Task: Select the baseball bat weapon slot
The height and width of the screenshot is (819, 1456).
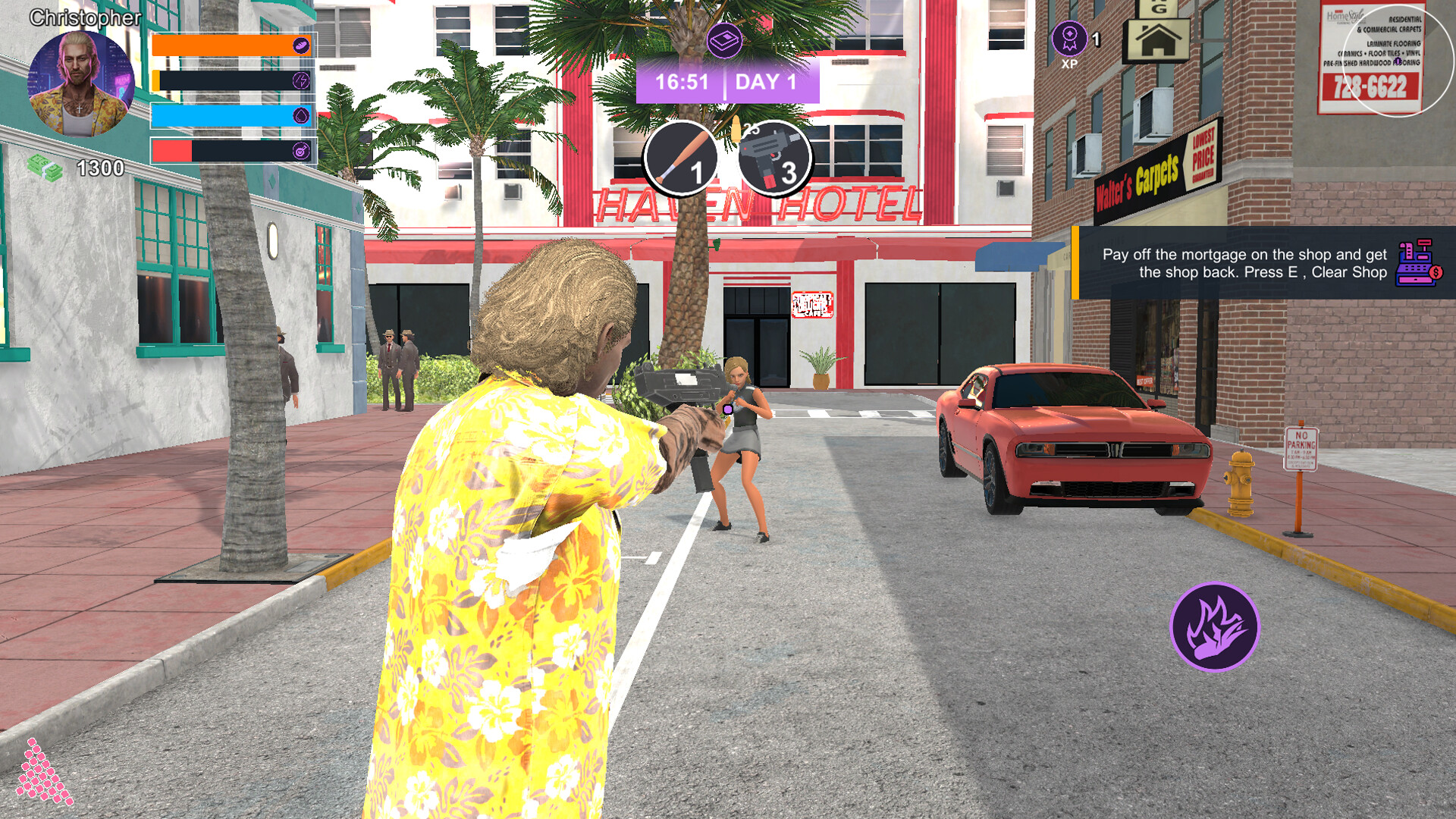Action: pyautogui.click(x=680, y=157)
